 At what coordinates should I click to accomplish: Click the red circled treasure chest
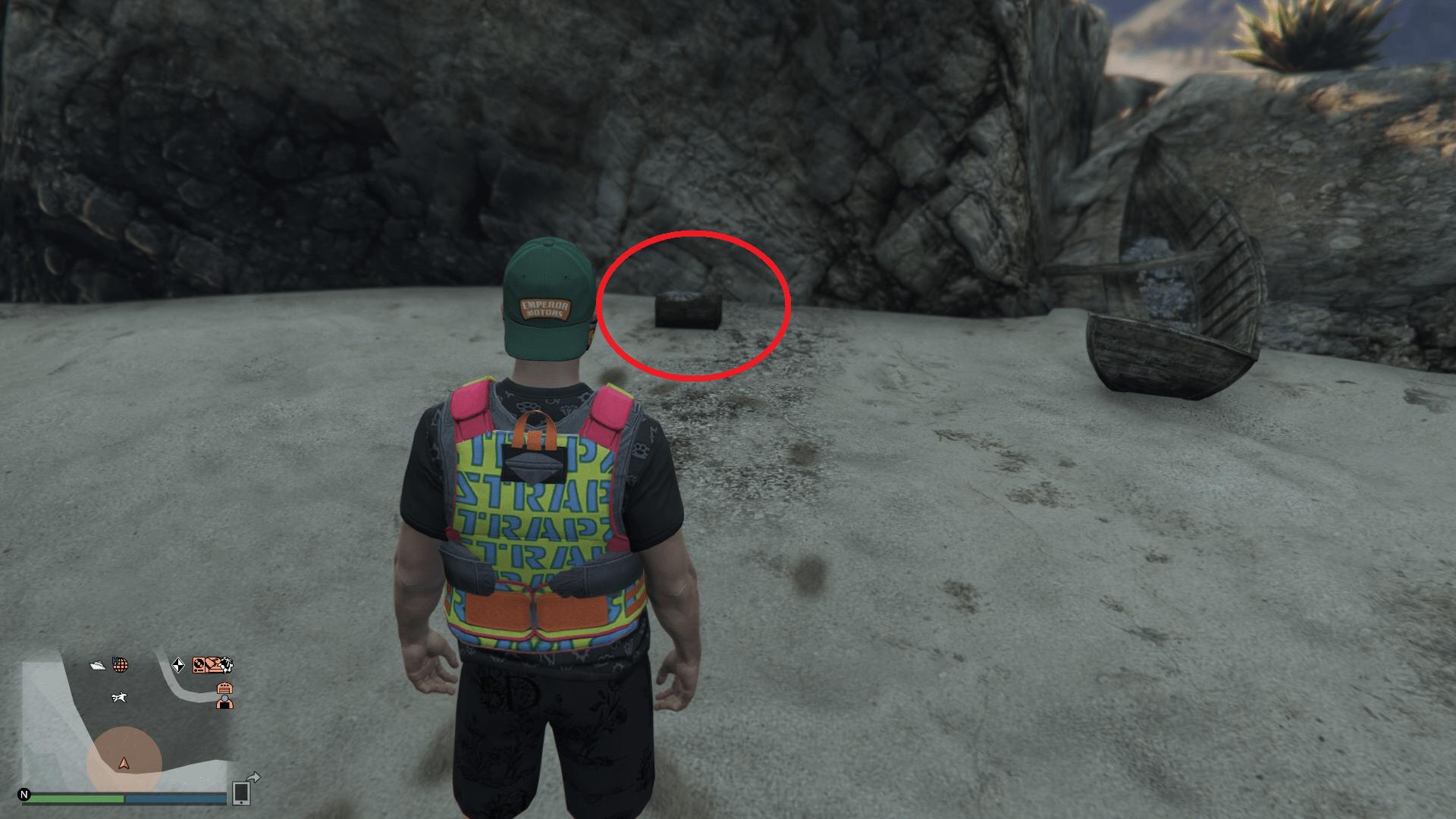coord(689,309)
